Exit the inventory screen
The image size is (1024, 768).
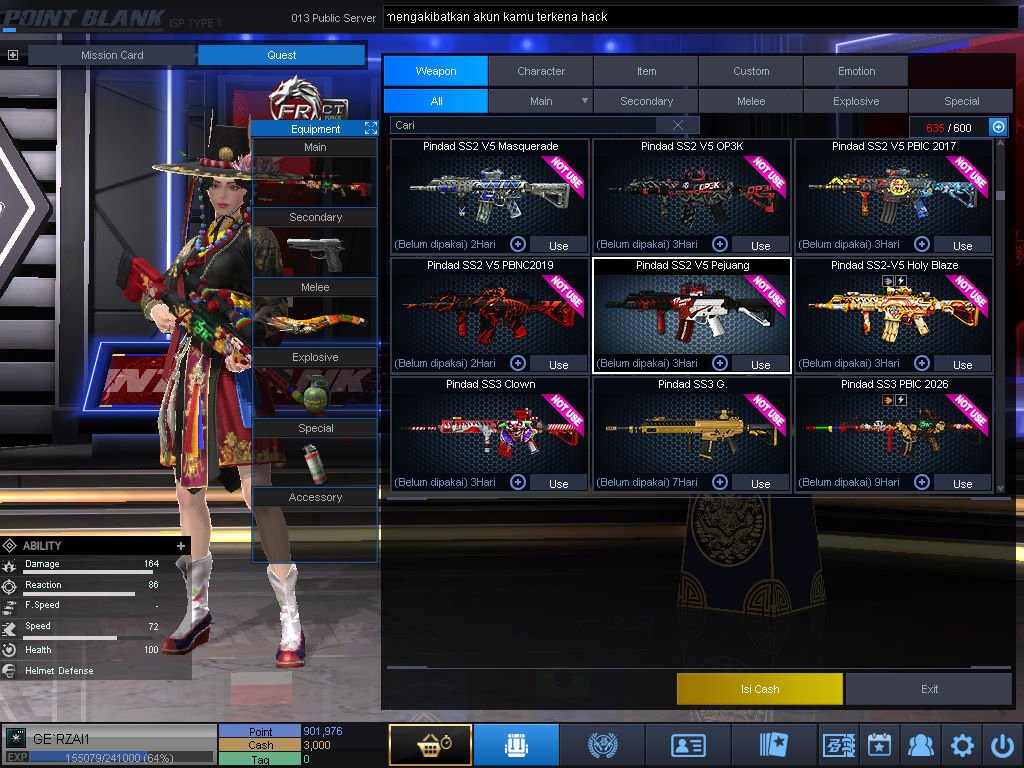point(930,689)
